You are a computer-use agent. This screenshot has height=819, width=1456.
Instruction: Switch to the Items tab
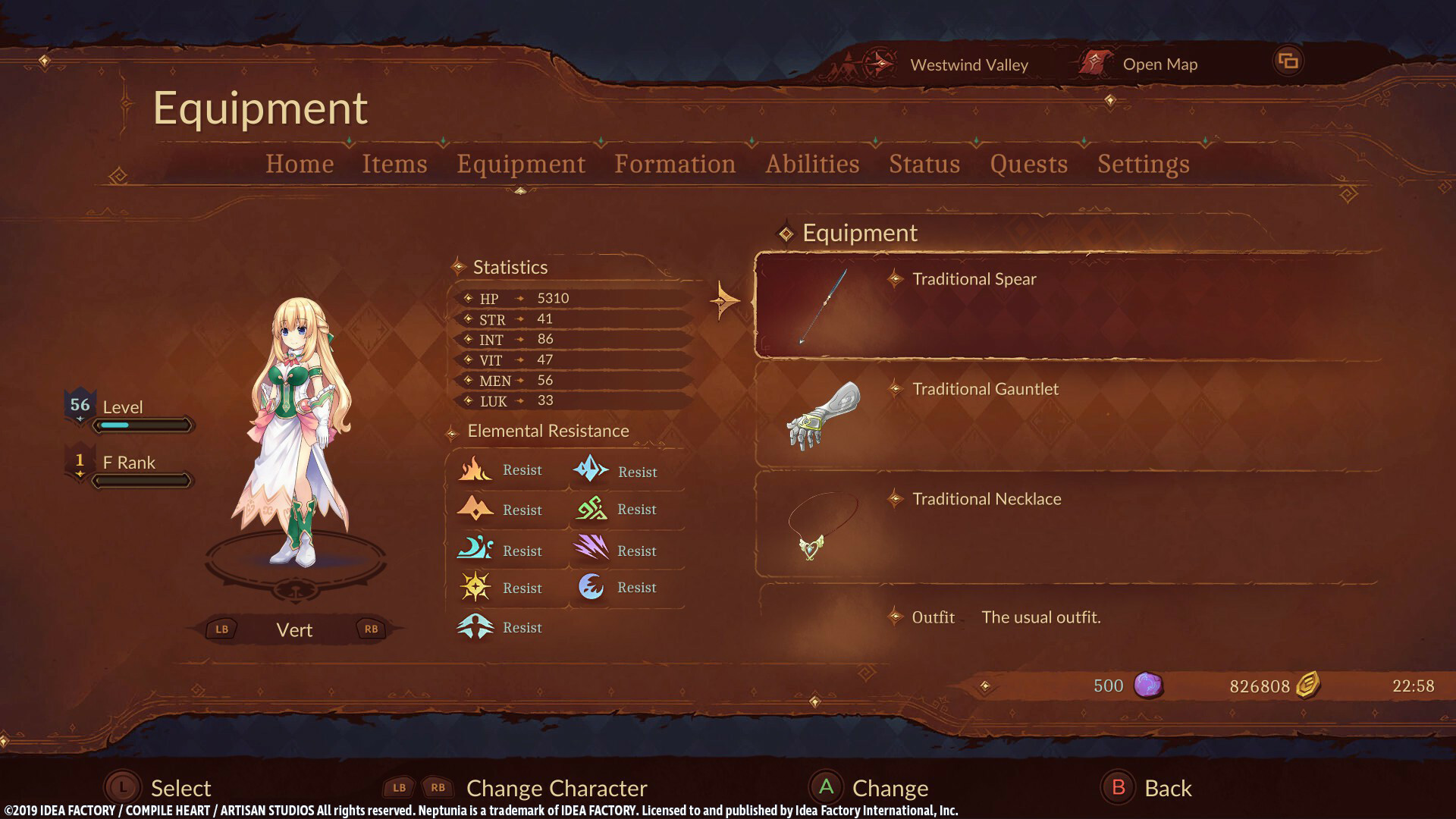tap(394, 164)
